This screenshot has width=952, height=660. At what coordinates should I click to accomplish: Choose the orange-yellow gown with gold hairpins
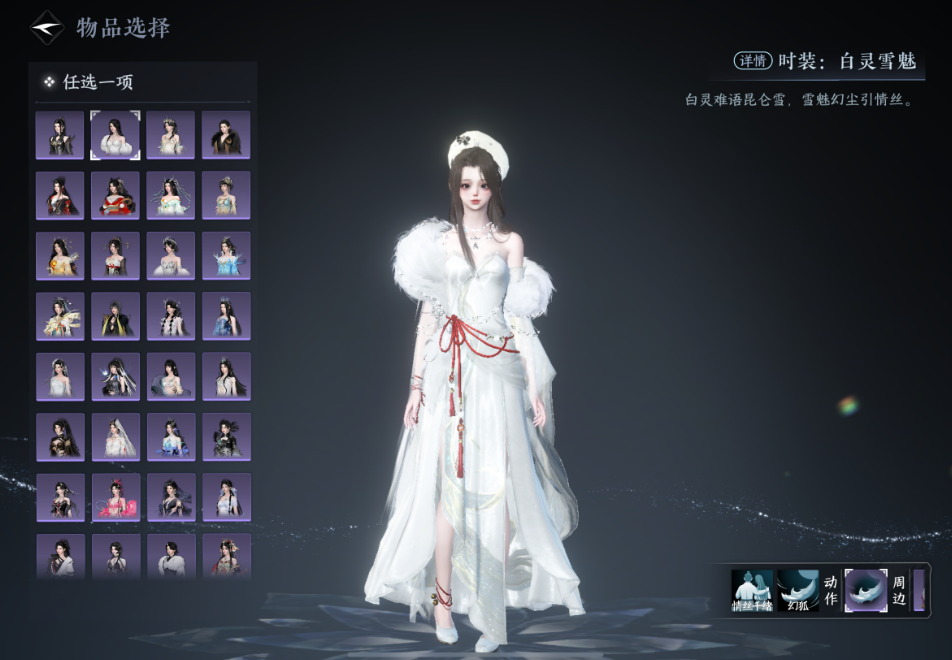click(61, 256)
